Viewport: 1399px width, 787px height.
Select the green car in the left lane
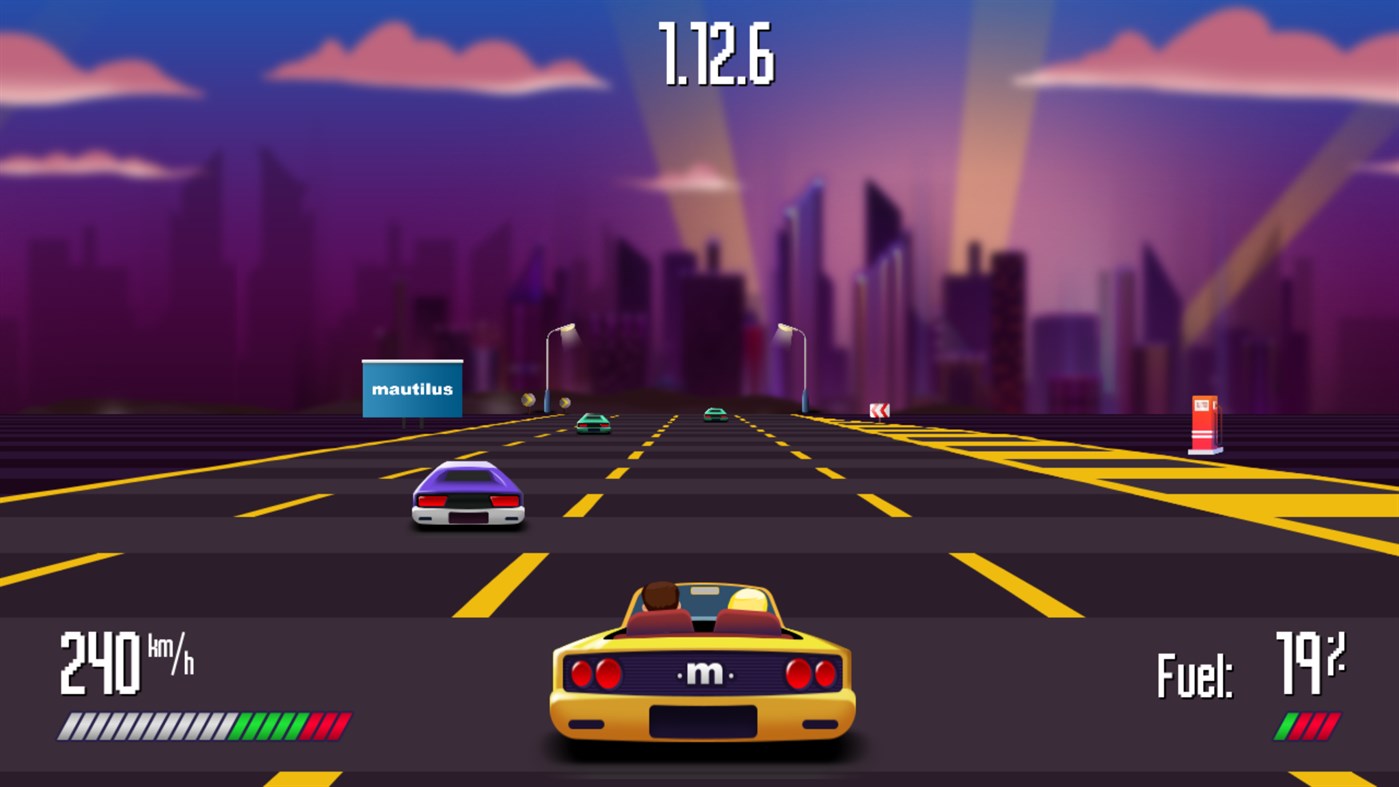click(592, 423)
